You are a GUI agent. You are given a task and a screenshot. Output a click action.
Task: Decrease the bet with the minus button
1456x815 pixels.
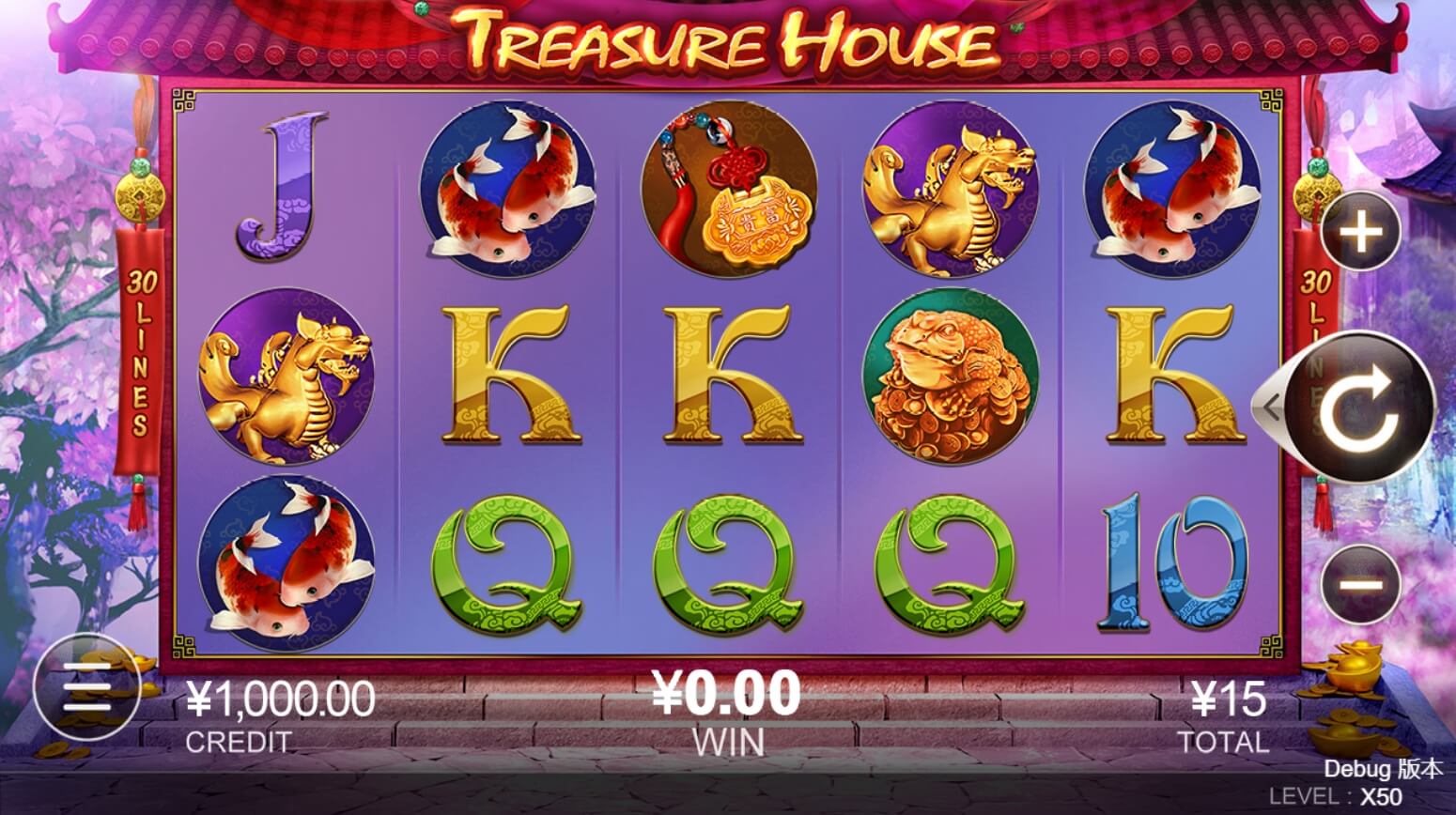1361,584
